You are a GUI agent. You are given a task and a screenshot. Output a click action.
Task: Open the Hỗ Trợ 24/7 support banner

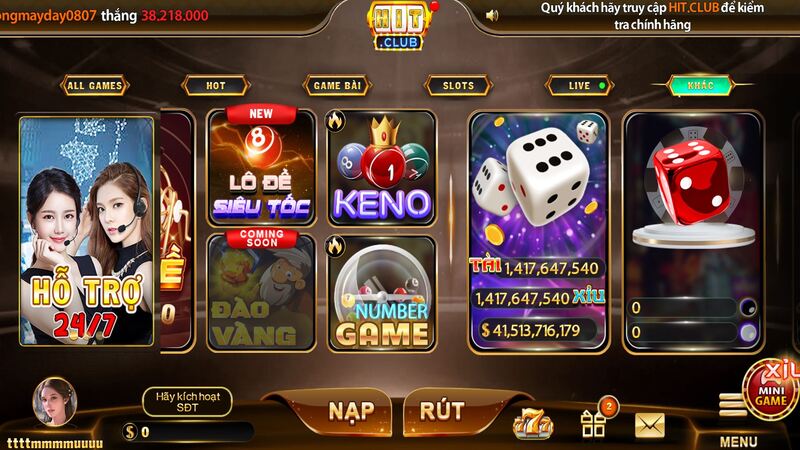click(x=86, y=232)
